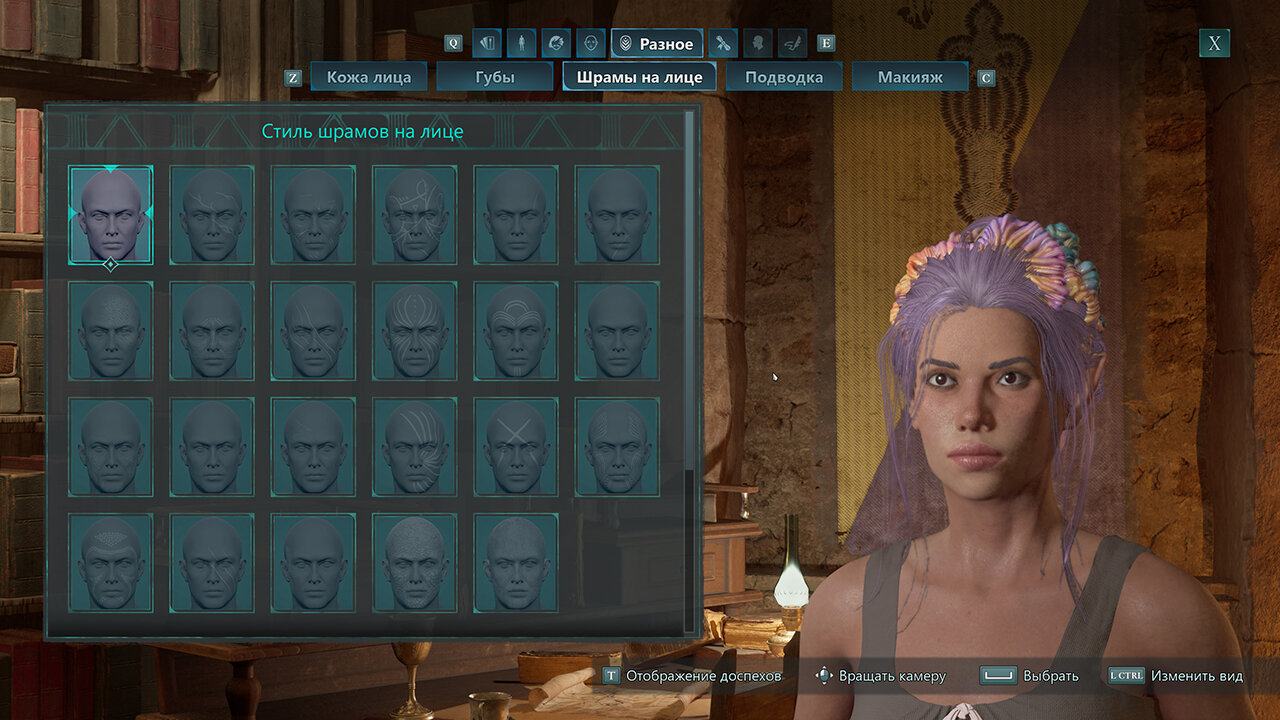Go to the Подводка tab
The image size is (1280, 720).
click(784, 77)
